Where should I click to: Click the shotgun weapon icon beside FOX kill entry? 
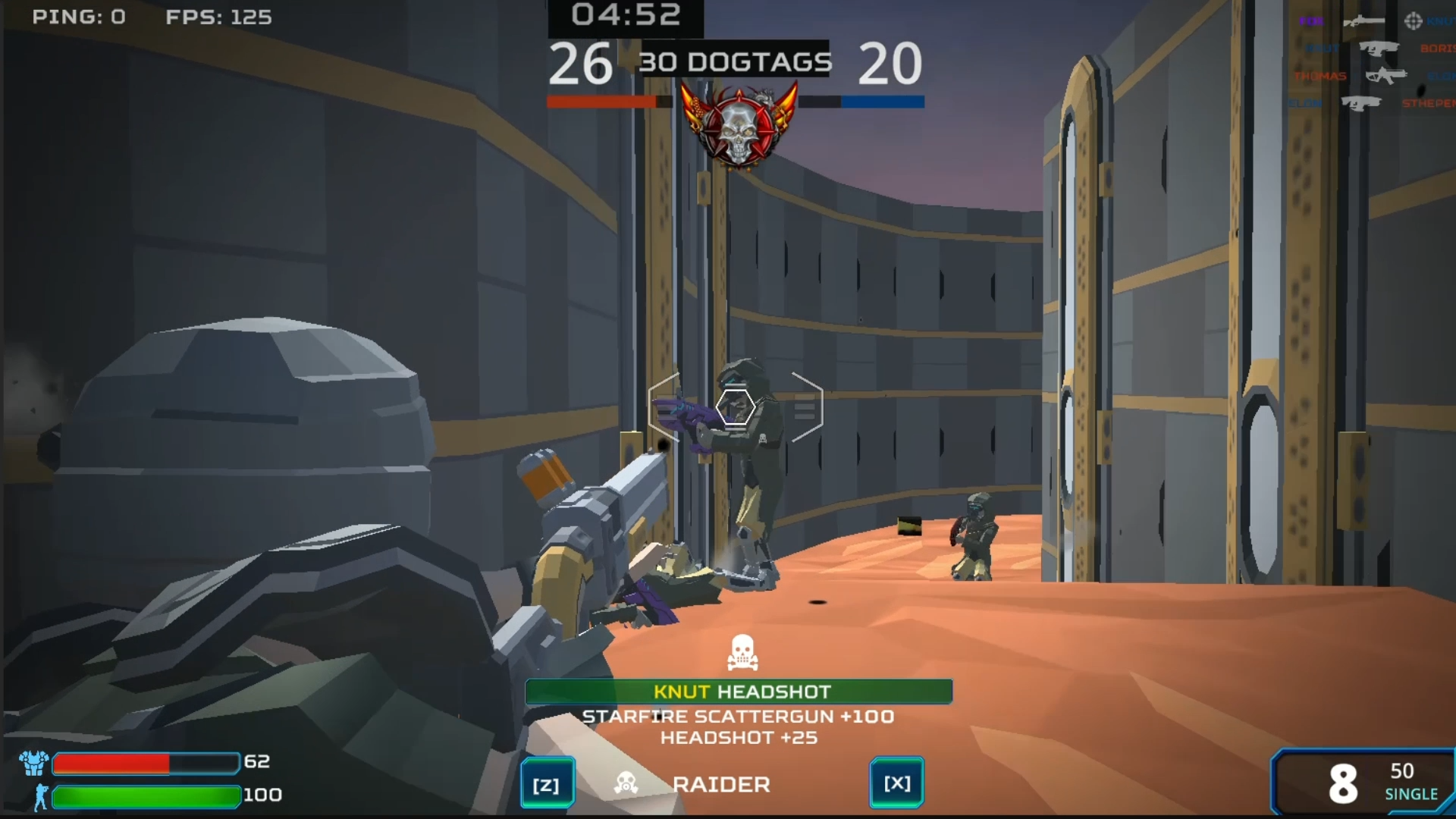point(1365,21)
